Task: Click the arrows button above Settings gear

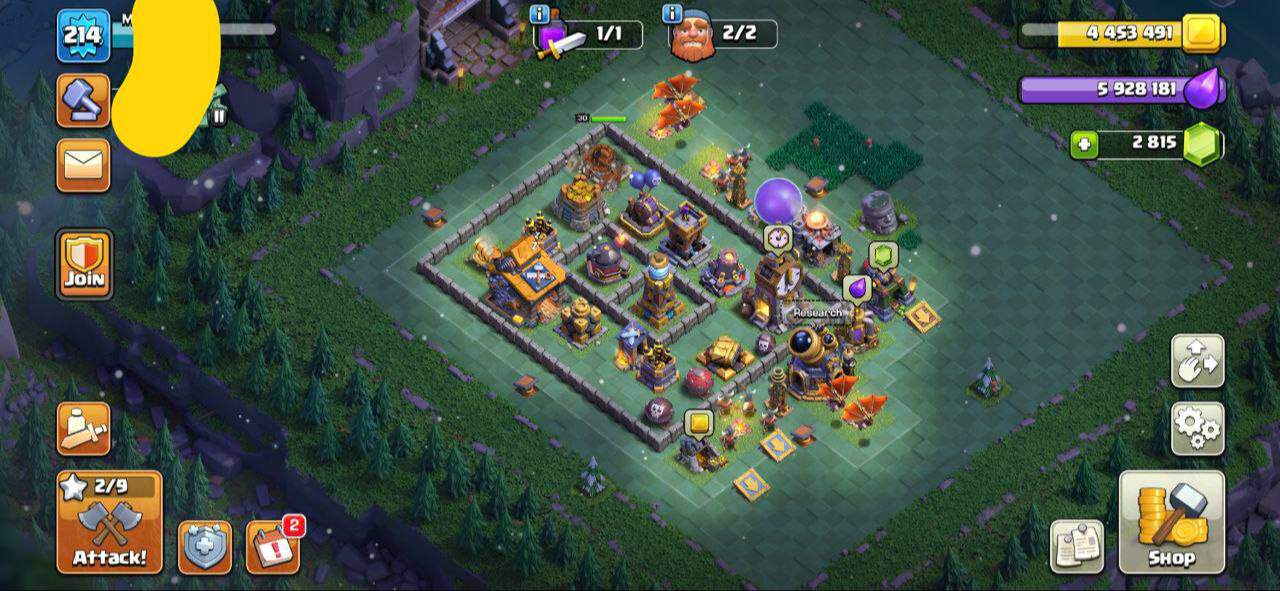Action: [x=1197, y=361]
